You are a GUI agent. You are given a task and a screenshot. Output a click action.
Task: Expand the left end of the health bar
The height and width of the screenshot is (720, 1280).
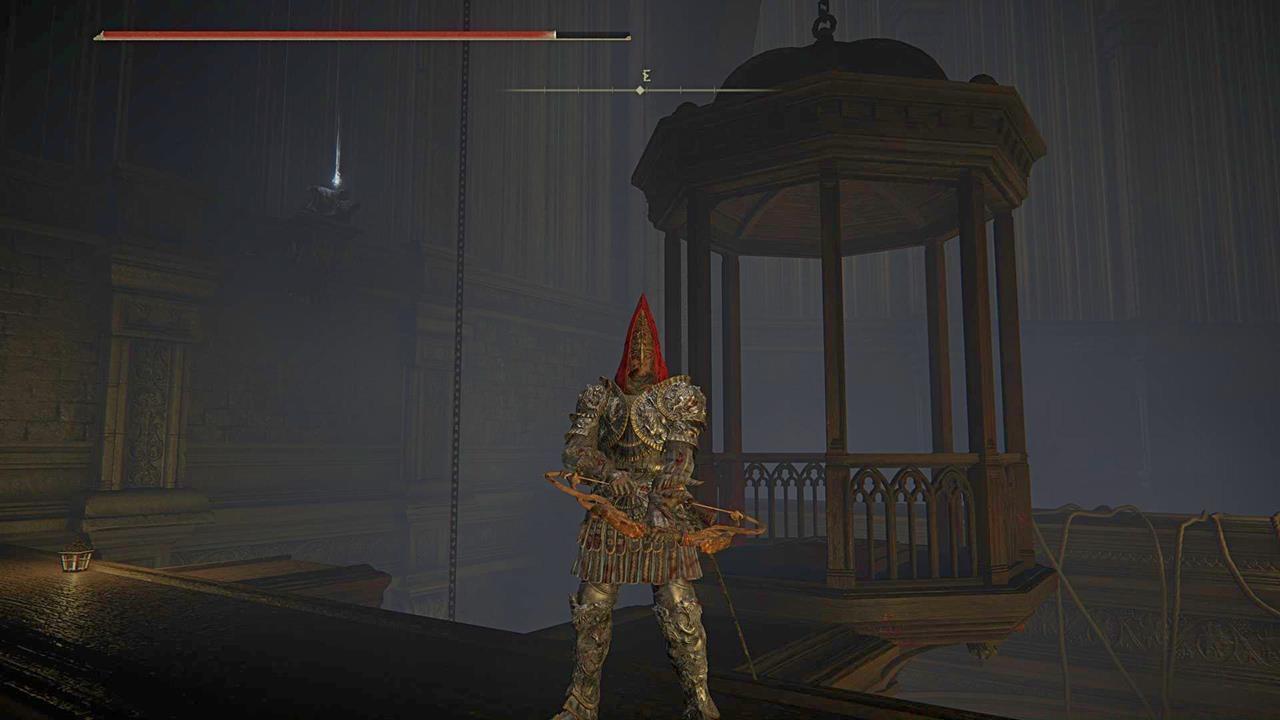pos(100,36)
